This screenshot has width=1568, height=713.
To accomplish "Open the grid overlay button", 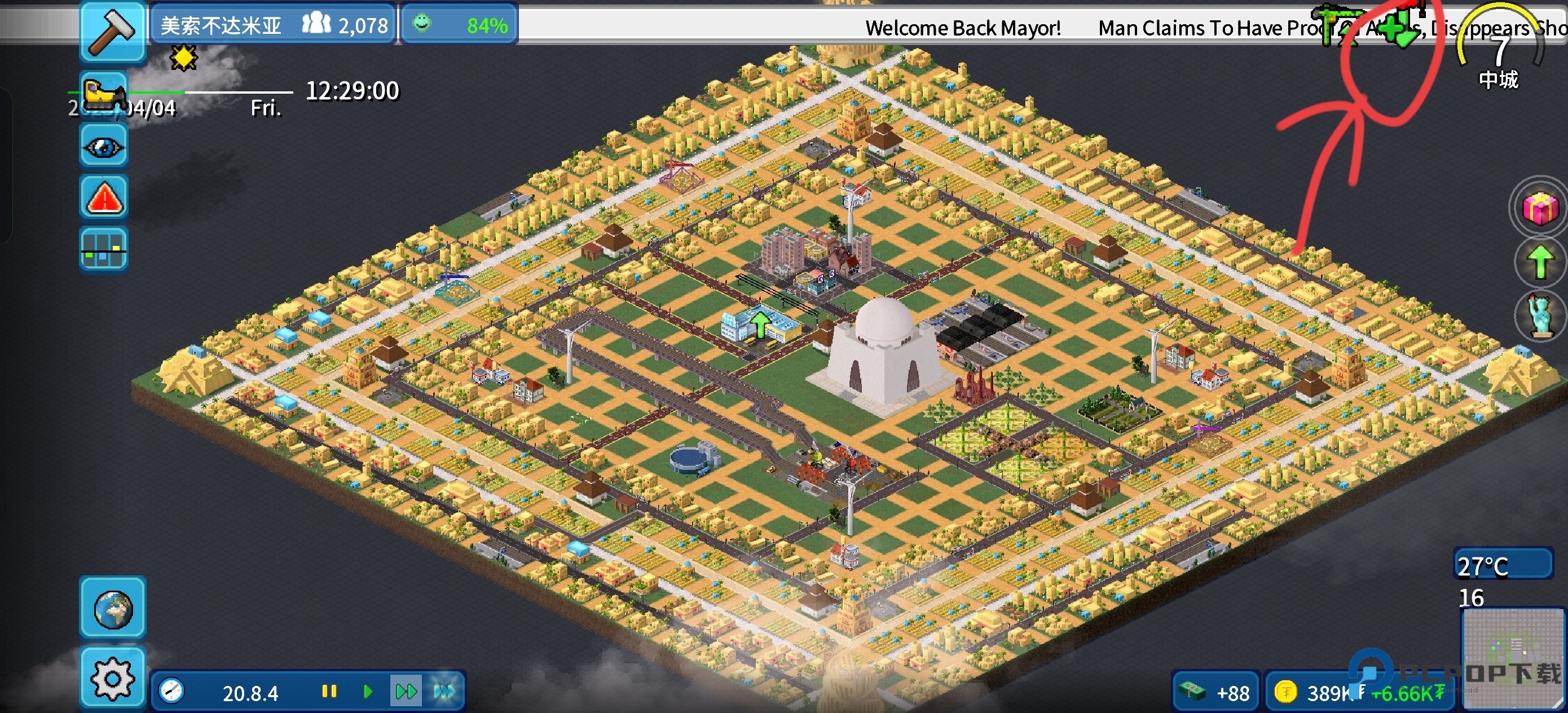I will [x=103, y=249].
